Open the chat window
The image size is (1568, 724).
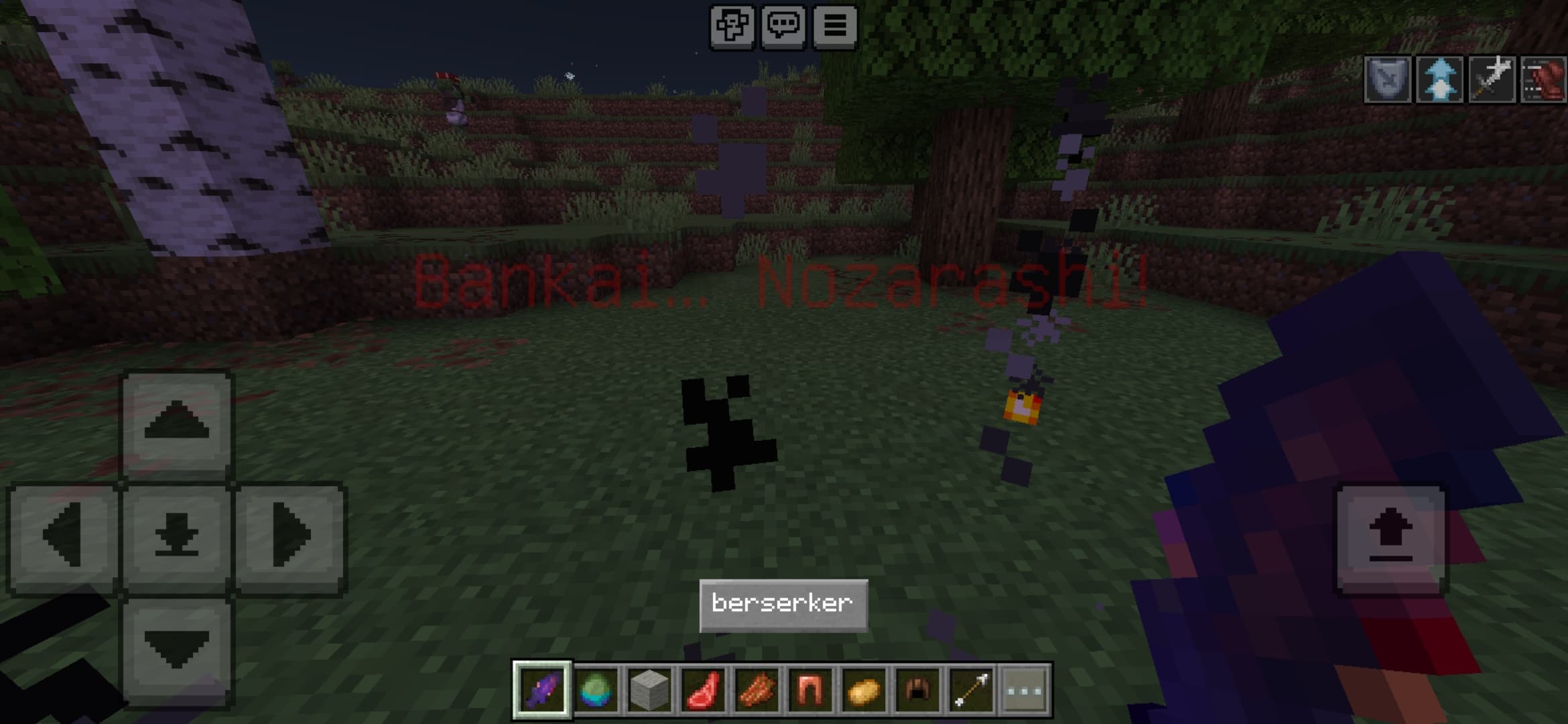point(783,27)
